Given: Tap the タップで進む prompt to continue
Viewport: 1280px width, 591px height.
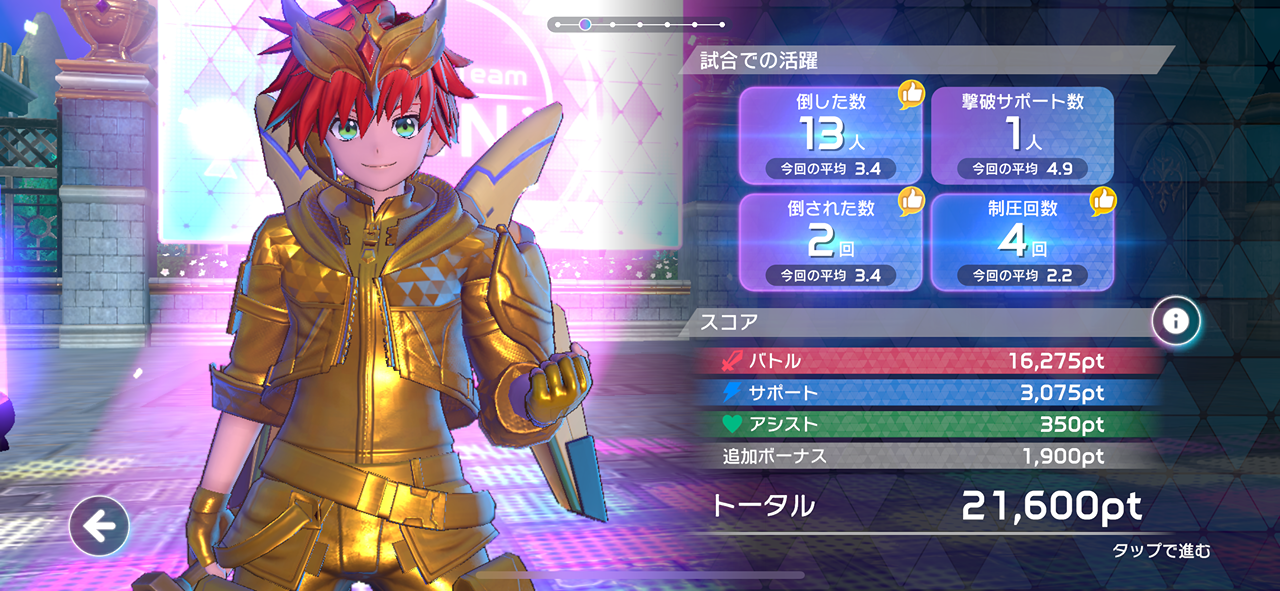Looking at the screenshot, I should click(x=1161, y=550).
